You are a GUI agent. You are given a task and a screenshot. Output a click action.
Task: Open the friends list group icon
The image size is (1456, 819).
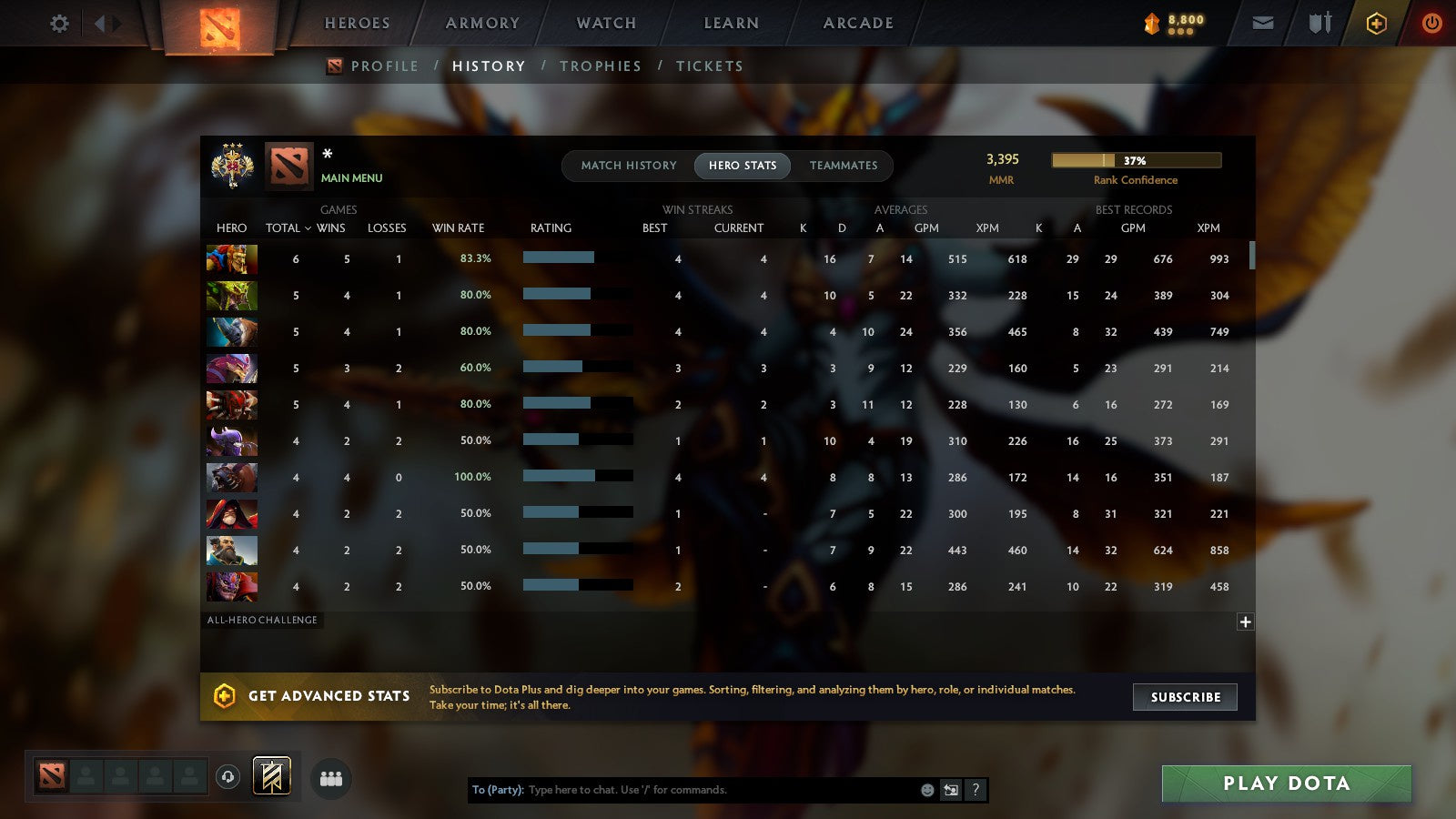pos(331,778)
